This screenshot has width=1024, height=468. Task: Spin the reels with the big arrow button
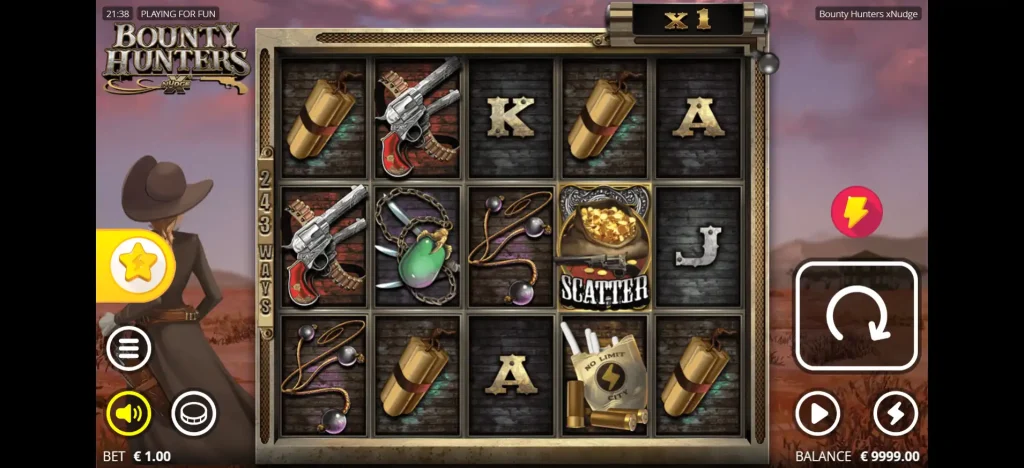click(x=856, y=316)
